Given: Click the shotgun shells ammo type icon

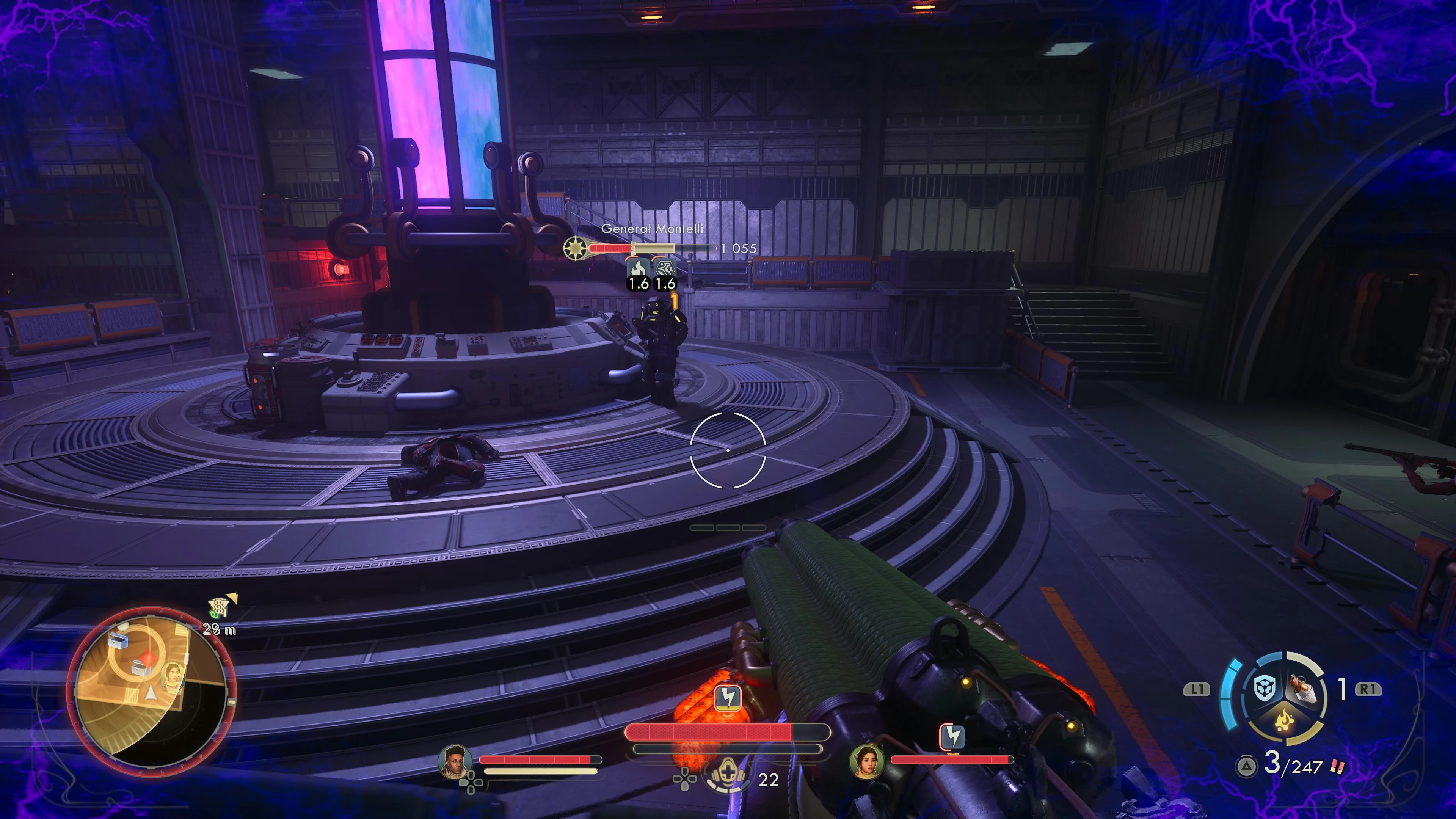Looking at the screenshot, I should [x=1338, y=766].
